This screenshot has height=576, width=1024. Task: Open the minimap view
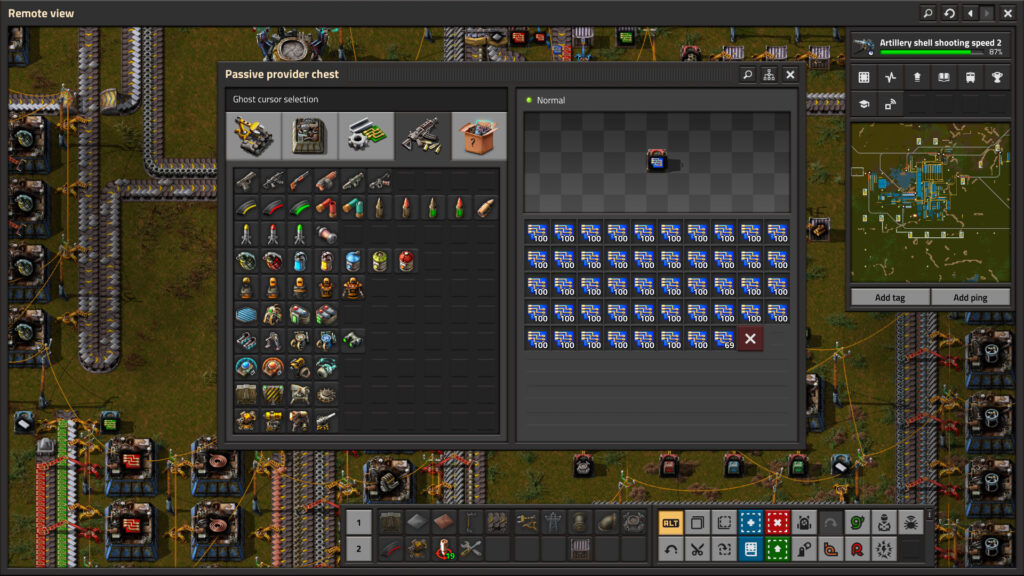[x=929, y=202]
